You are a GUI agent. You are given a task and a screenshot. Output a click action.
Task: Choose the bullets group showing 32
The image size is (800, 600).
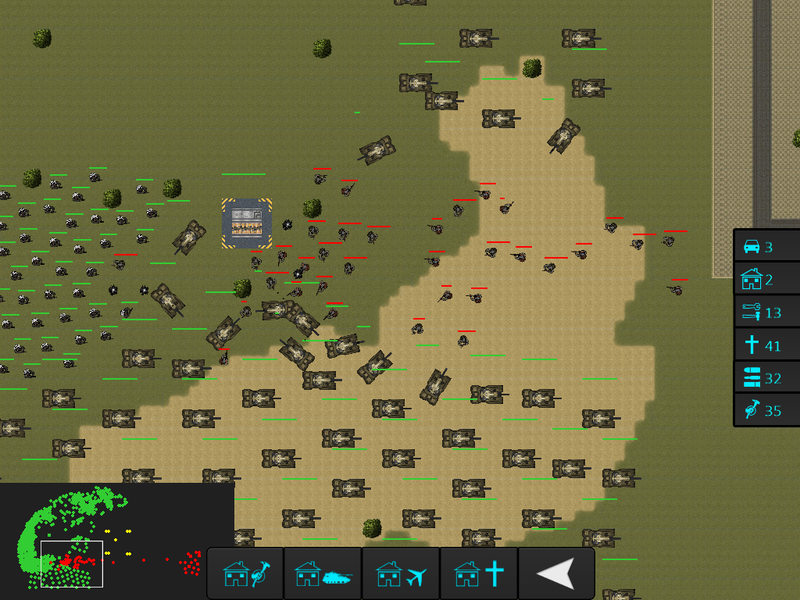tap(767, 378)
